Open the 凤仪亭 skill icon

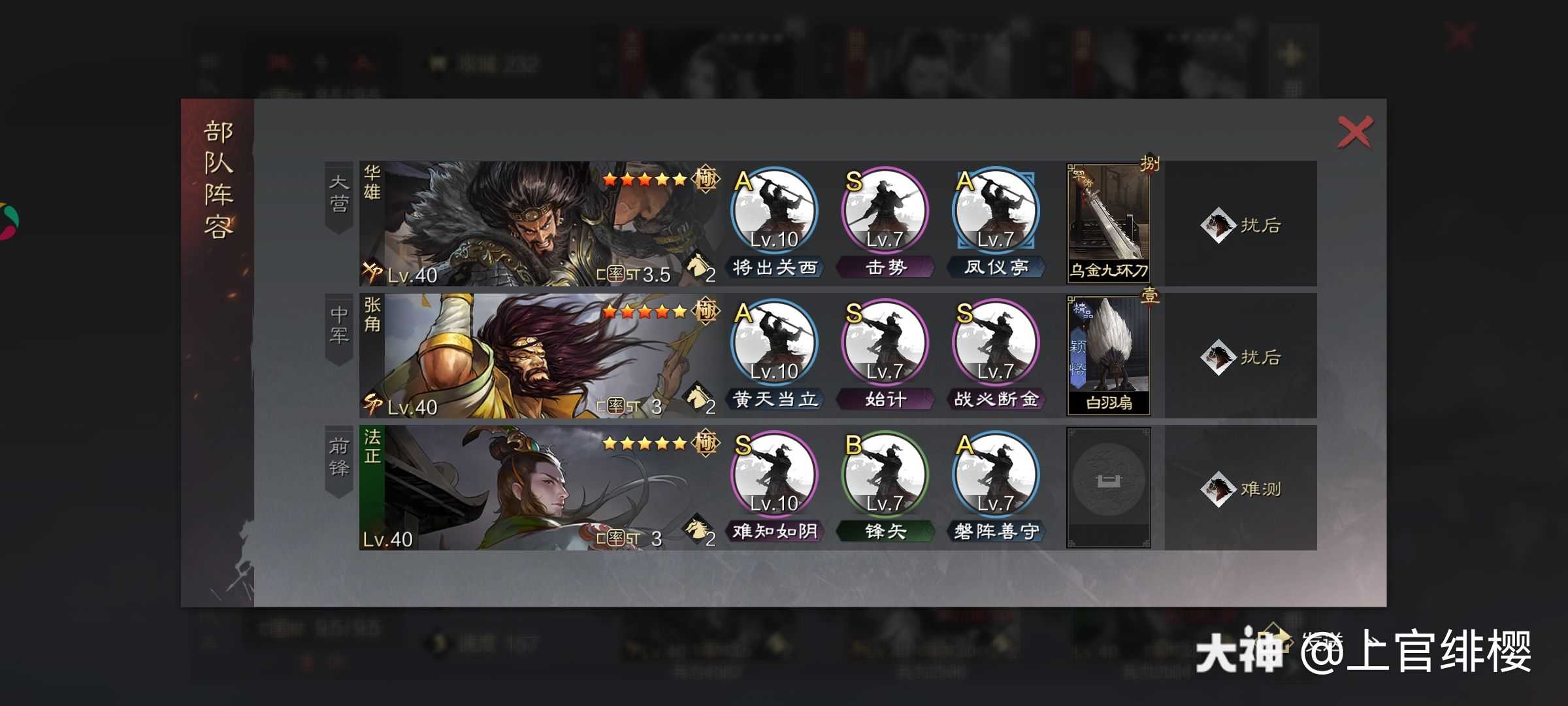996,213
